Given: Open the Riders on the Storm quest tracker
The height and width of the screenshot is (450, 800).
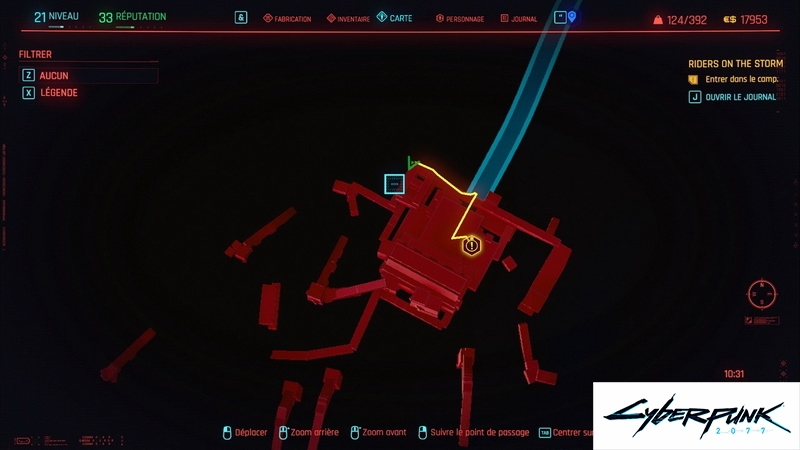Looking at the screenshot, I should (735, 63).
